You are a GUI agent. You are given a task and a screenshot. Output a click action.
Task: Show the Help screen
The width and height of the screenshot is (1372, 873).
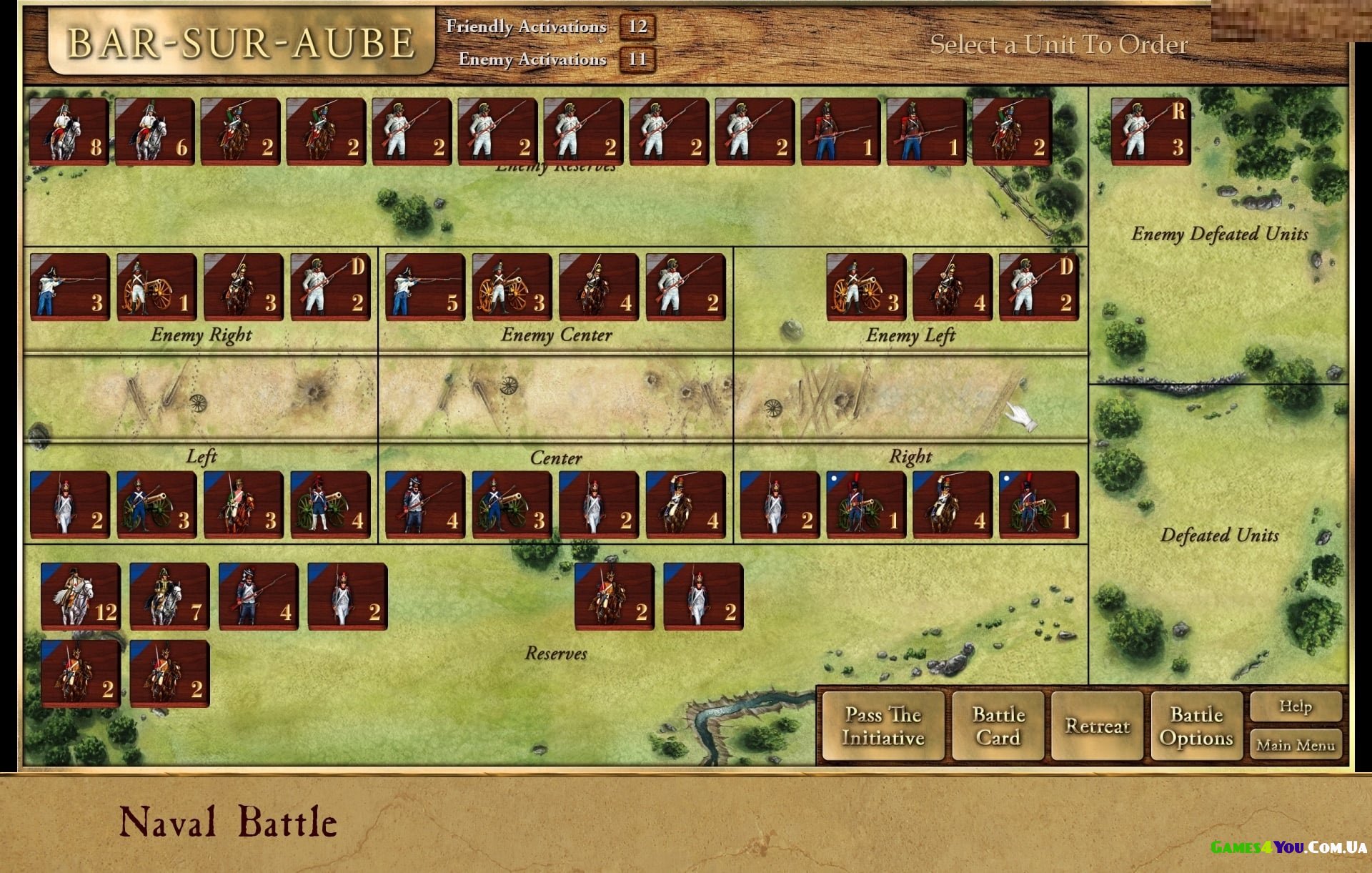point(1296,707)
